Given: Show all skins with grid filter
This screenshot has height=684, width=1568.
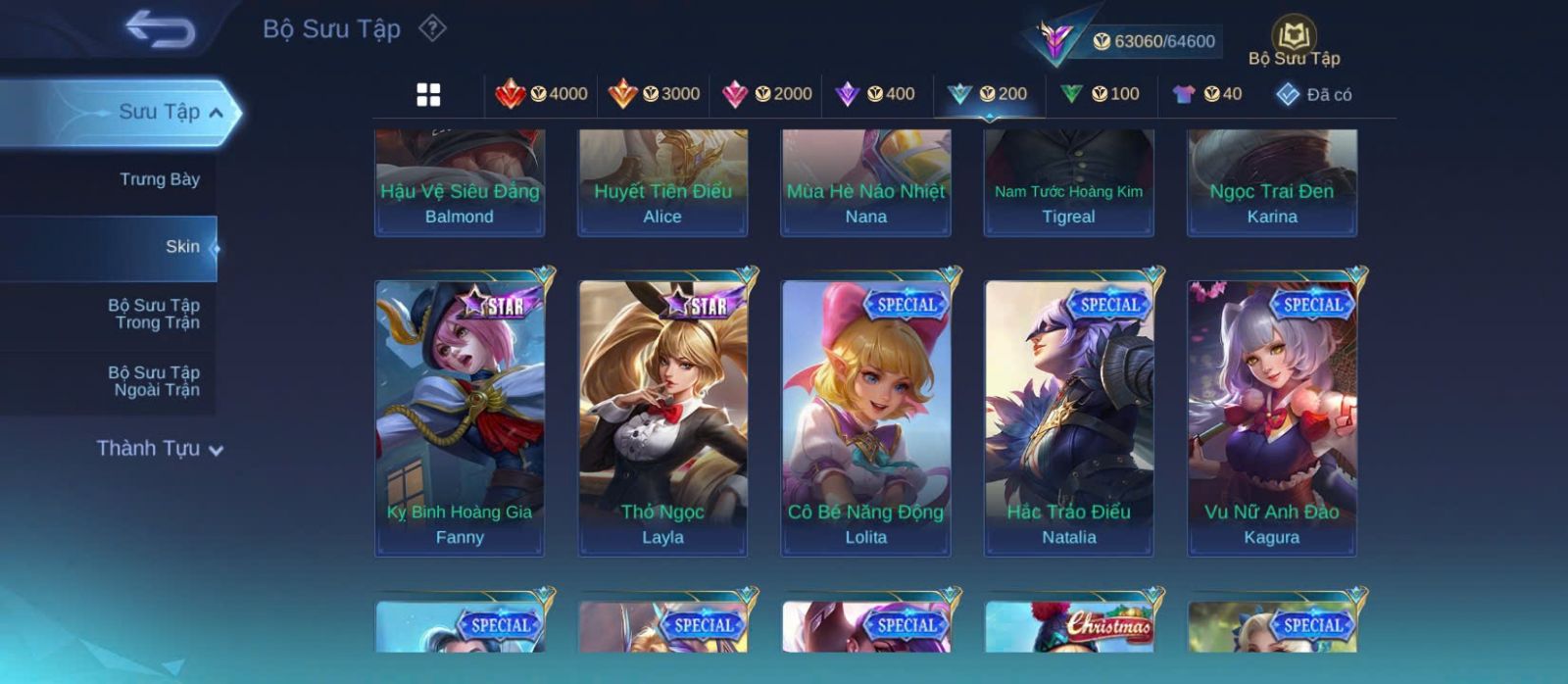Looking at the screenshot, I should click(428, 94).
